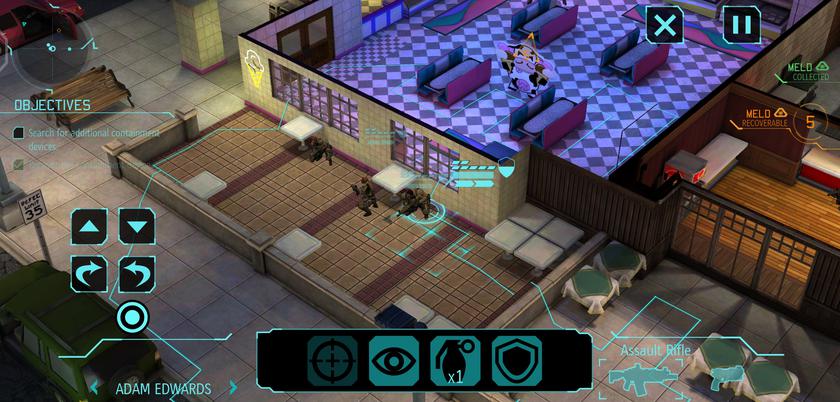Hunker Down with the shield ability

516,360
